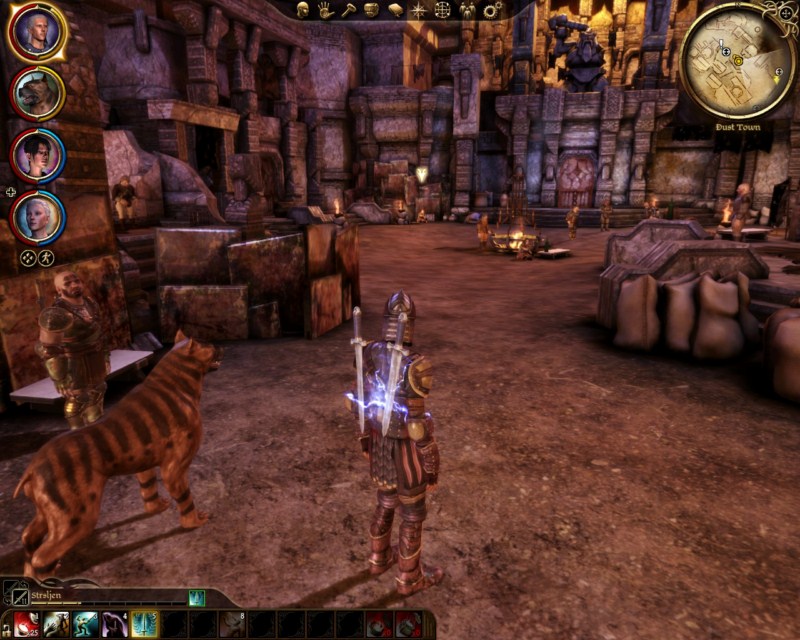
Task: Open the game options gear icon
Action: tap(492, 10)
